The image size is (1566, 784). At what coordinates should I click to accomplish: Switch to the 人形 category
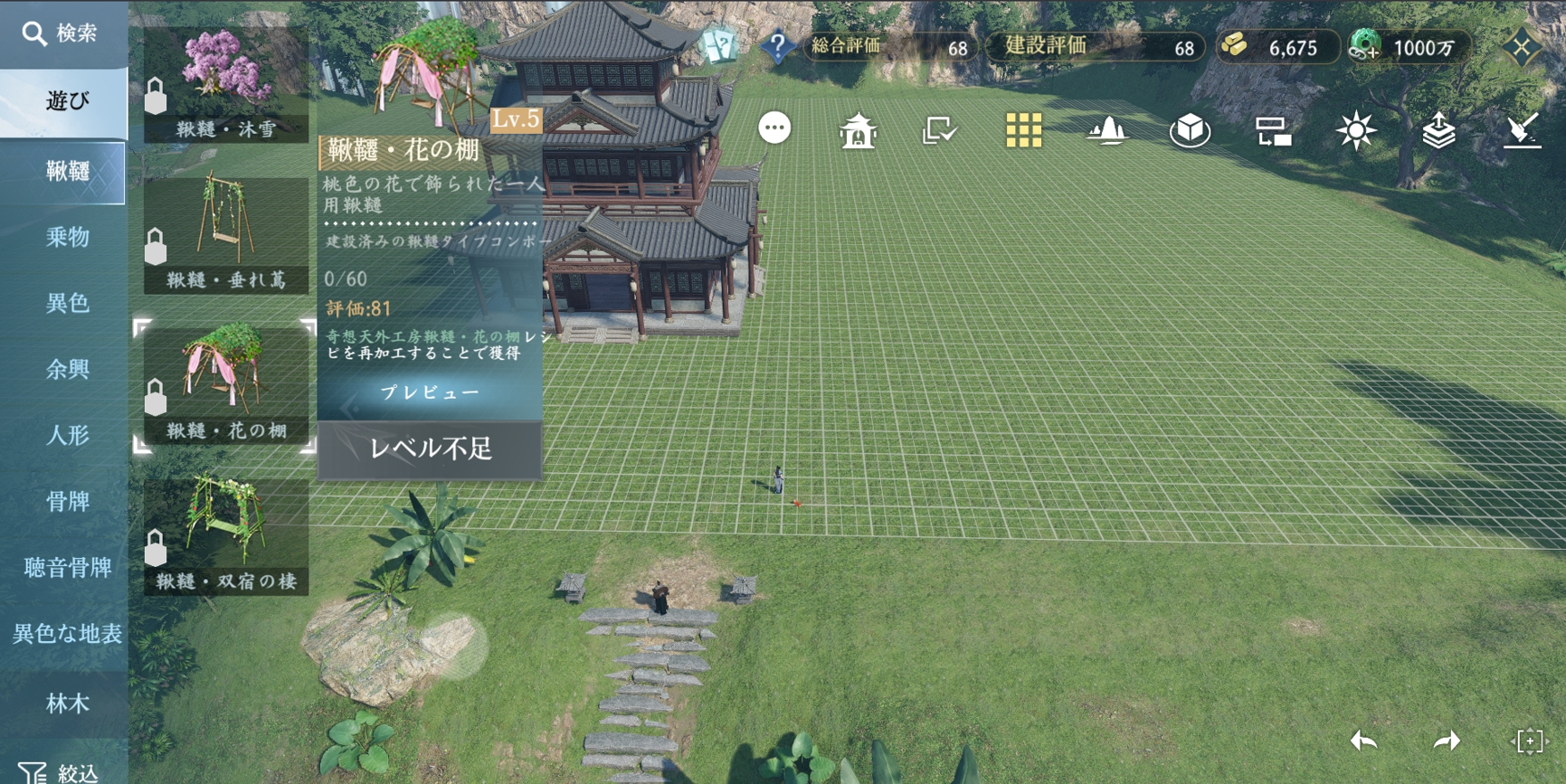[67, 435]
